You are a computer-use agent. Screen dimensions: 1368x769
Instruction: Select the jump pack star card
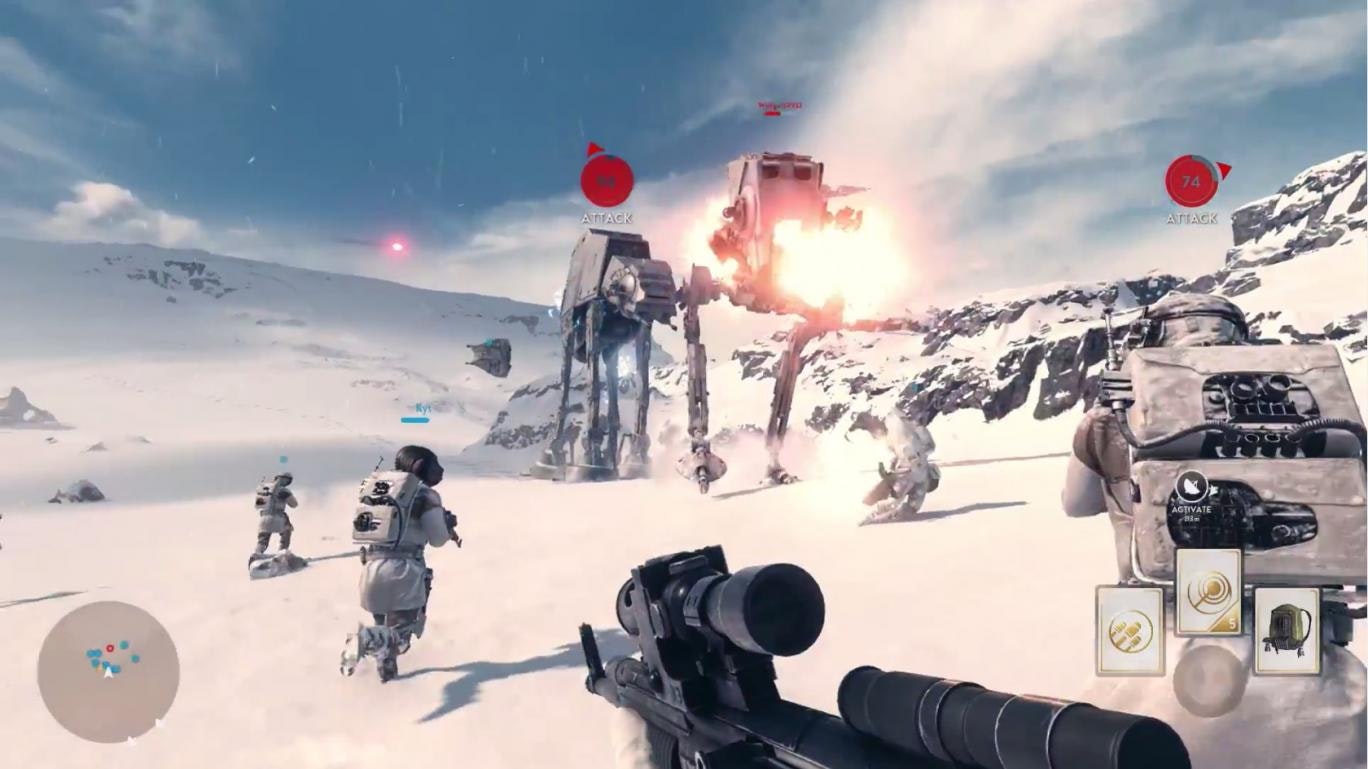[1287, 630]
